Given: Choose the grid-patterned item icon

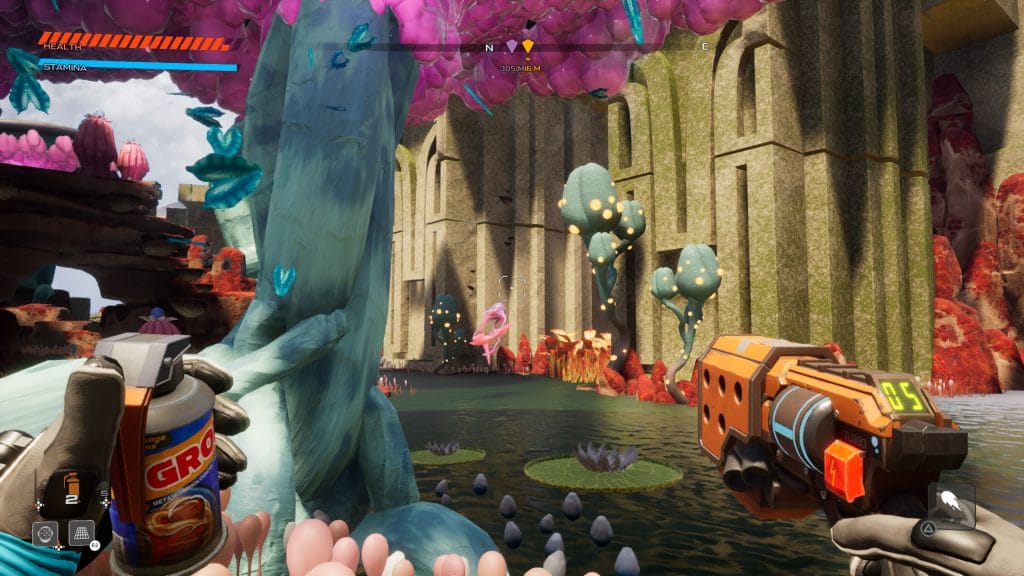Looking at the screenshot, I should 82,531.
